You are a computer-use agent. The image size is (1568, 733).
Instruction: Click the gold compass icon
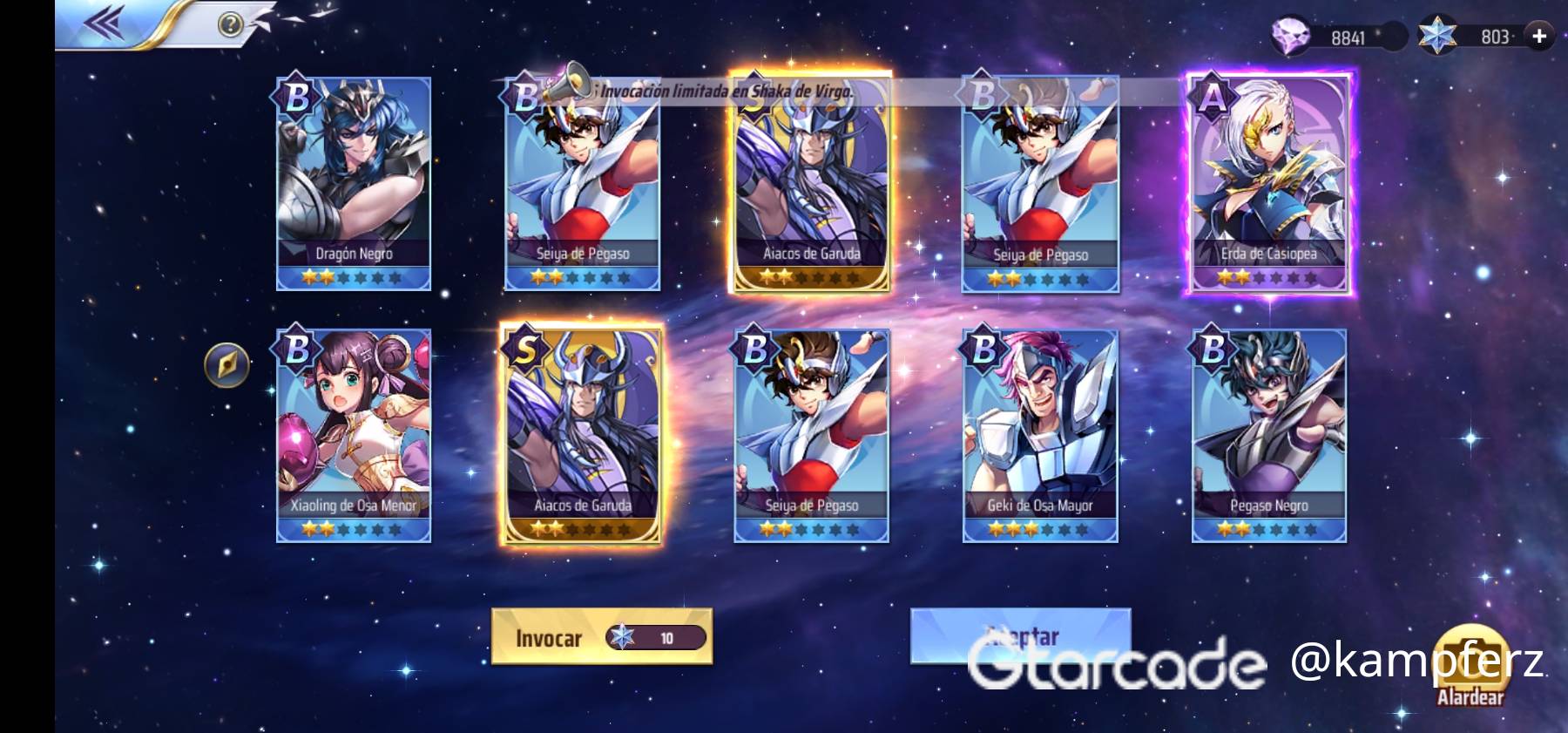click(226, 364)
